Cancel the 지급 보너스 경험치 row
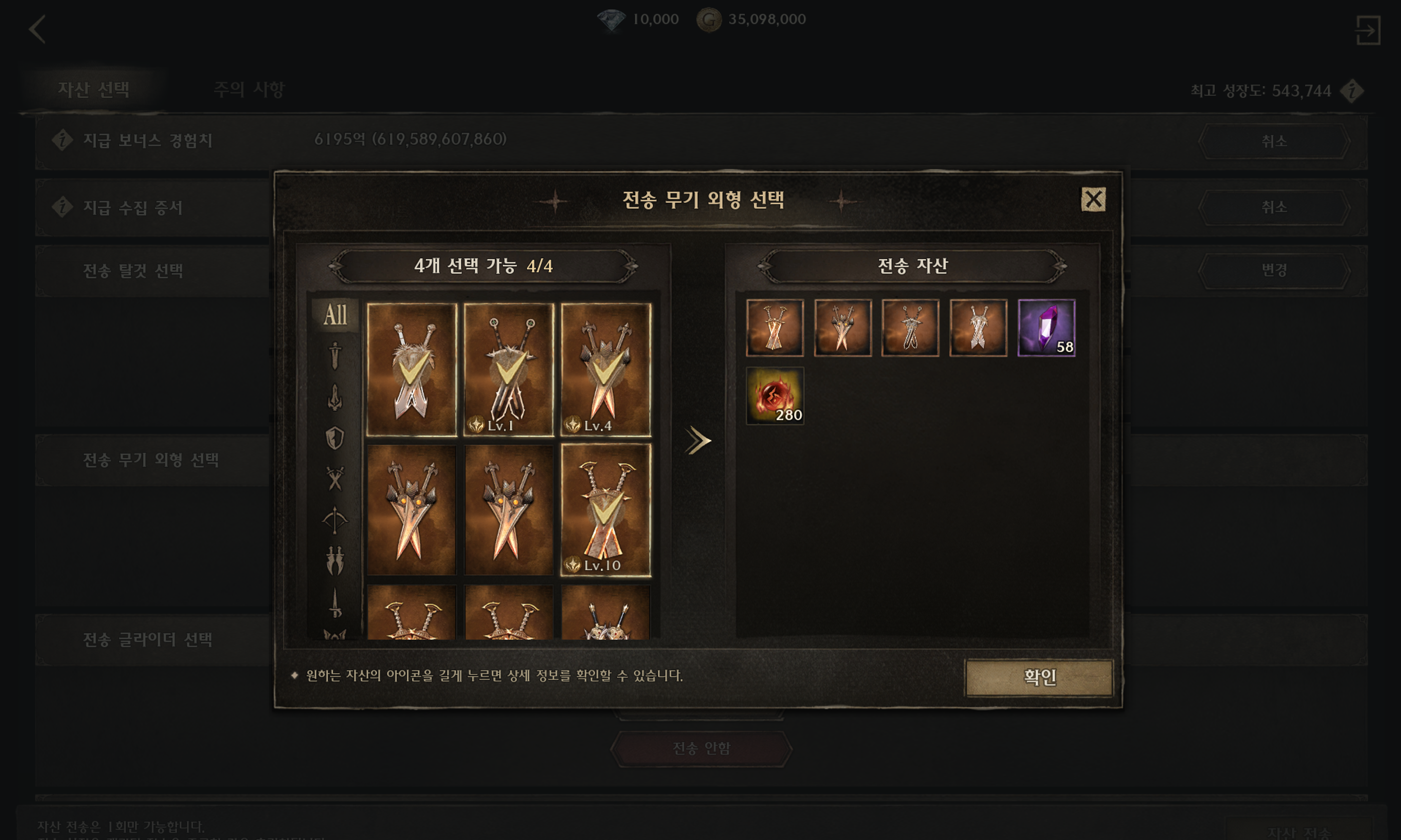This screenshot has height=840, width=1401. (x=1274, y=141)
